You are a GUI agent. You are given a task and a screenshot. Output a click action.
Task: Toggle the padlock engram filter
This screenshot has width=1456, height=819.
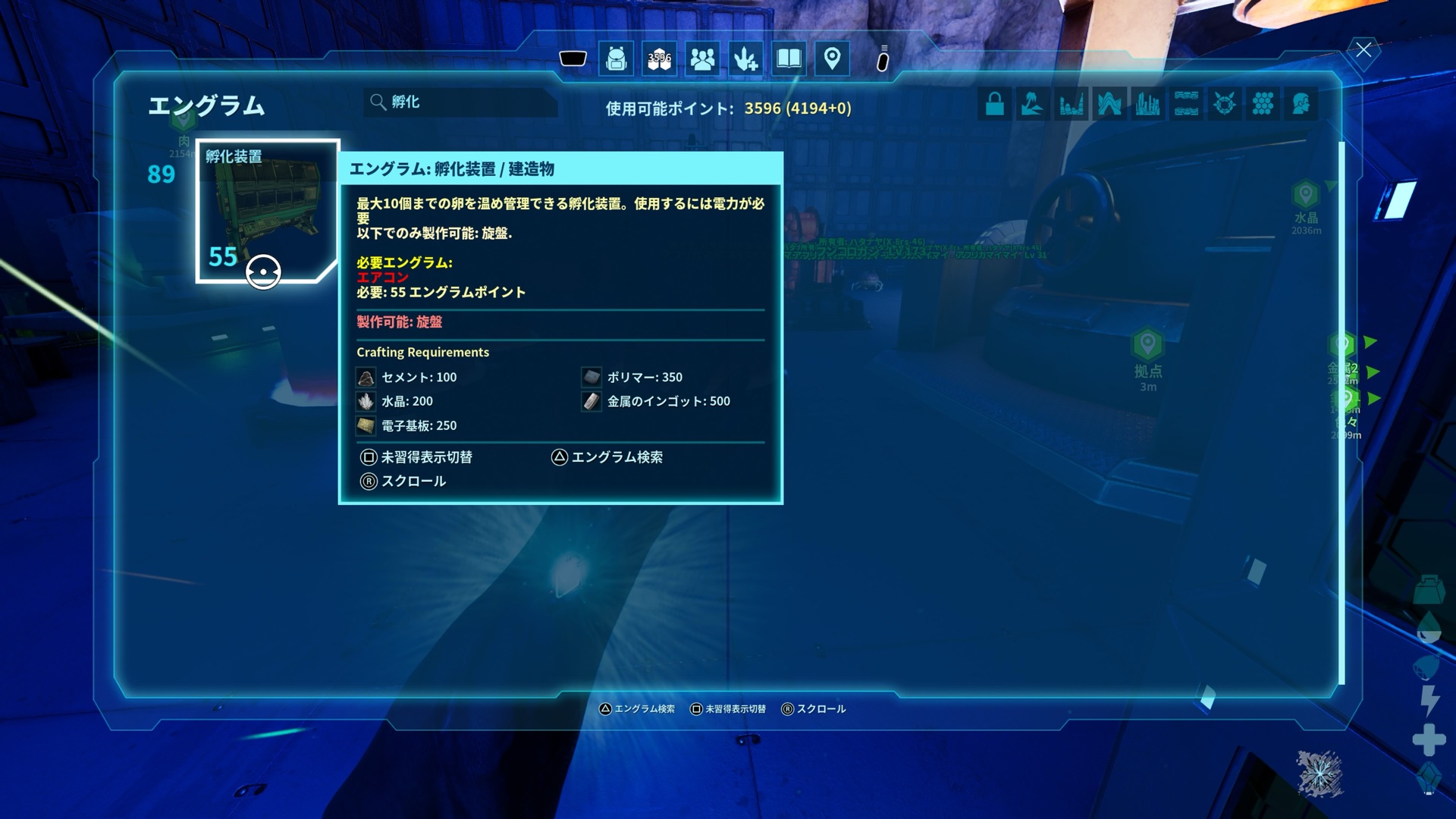click(x=995, y=104)
